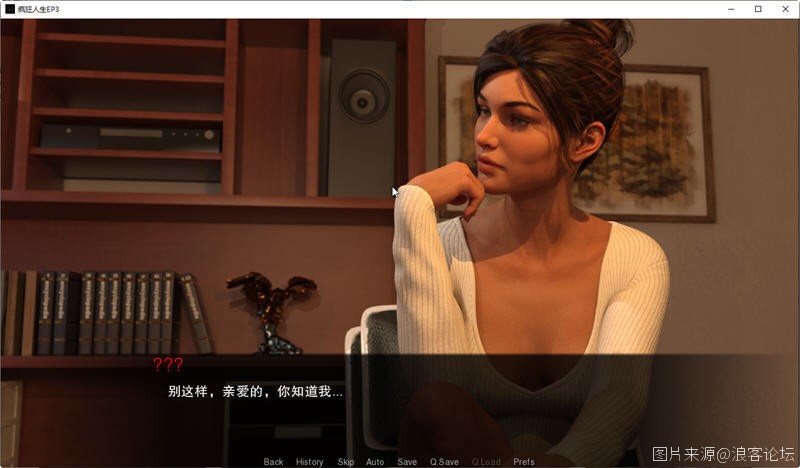
Task: Open the dialogue History log
Action: point(309,462)
